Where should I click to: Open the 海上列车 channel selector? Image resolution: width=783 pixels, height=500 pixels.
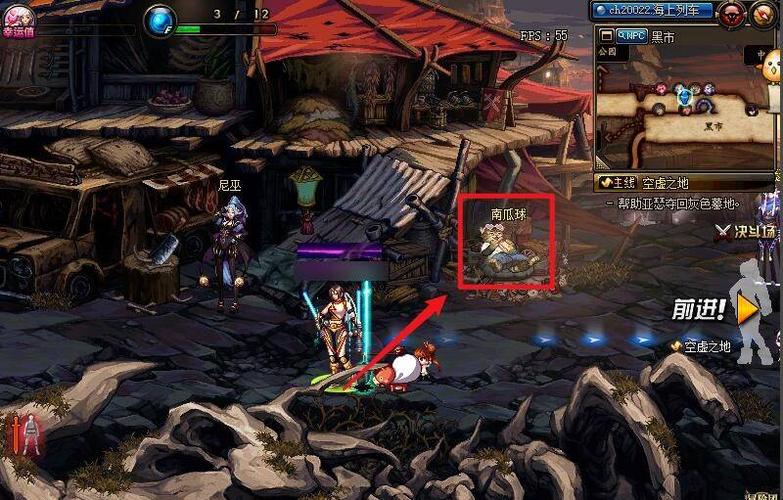click(652, 11)
